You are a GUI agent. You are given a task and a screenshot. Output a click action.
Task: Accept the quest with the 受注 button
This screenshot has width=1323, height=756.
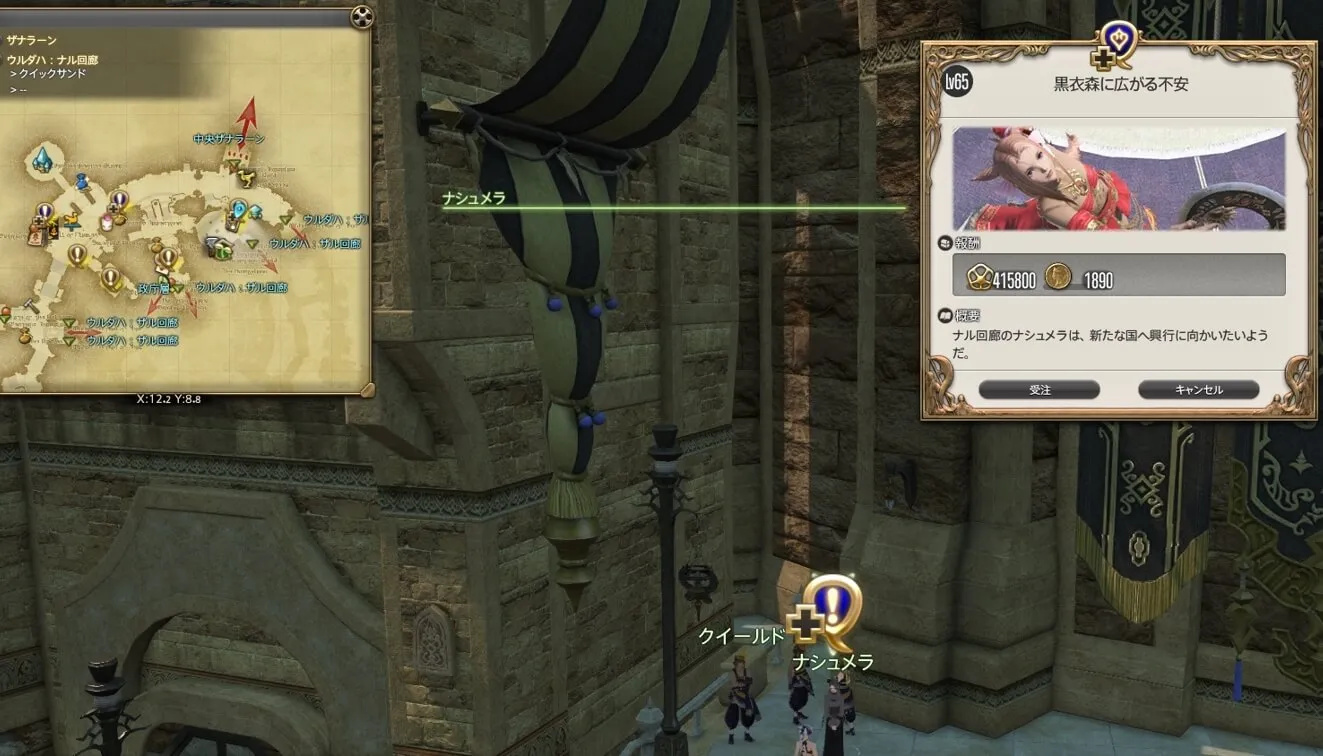click(x=1039, y=390)
